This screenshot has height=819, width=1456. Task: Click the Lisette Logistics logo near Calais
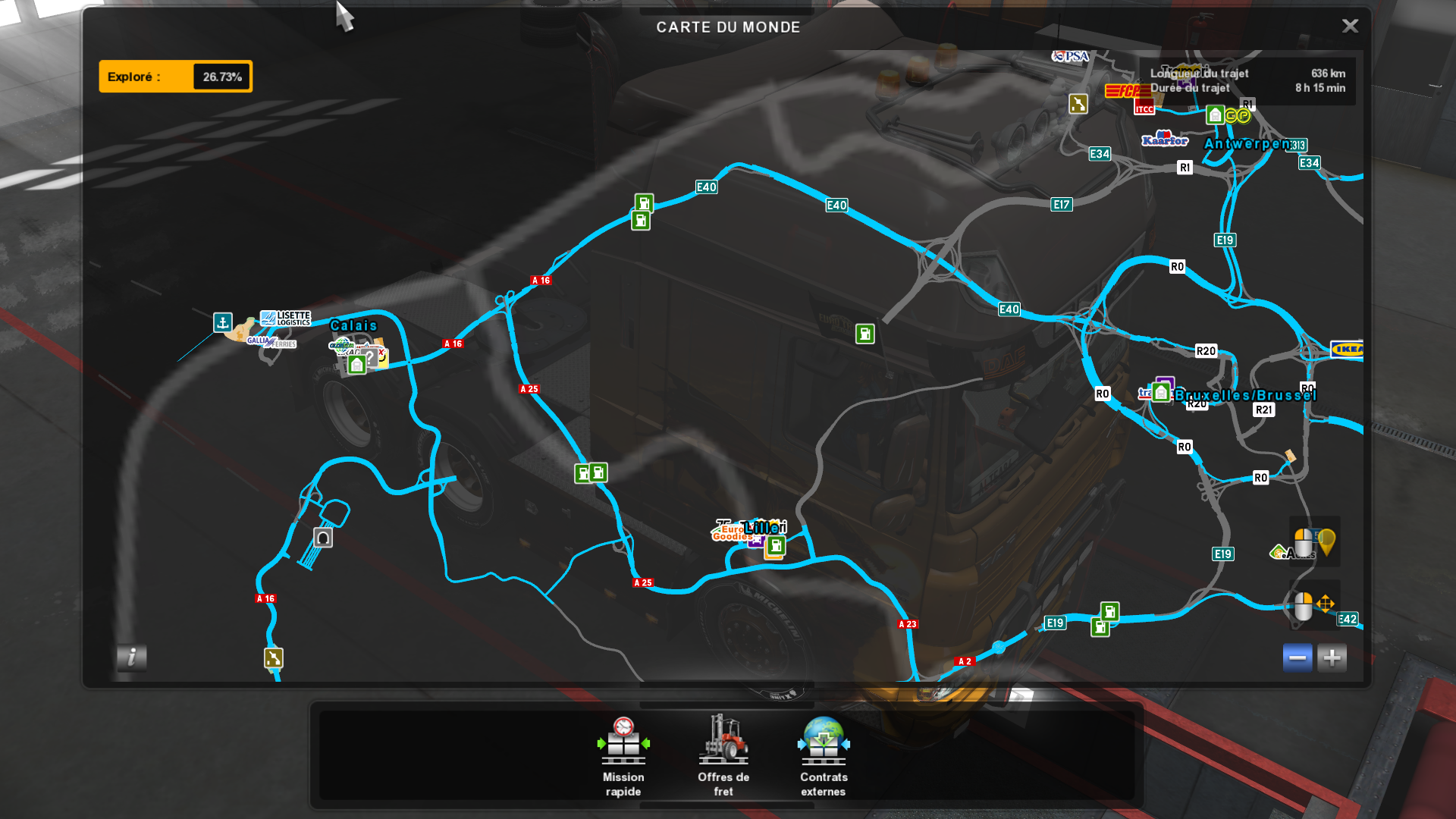pos(286,317)
